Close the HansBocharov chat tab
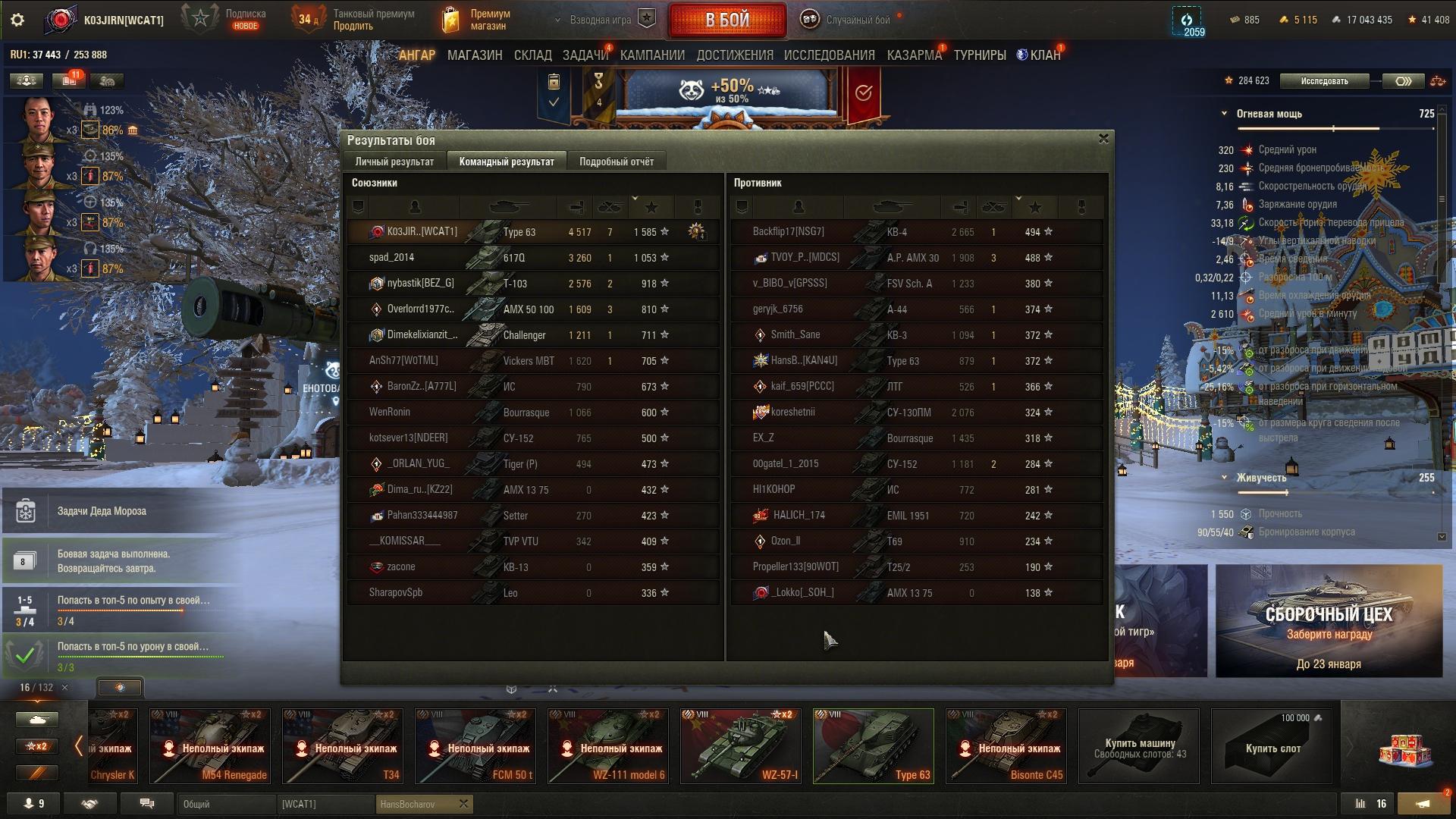The width and height of the screenshot is (1456, 819). pyautogui.click(x=464, y=804)
